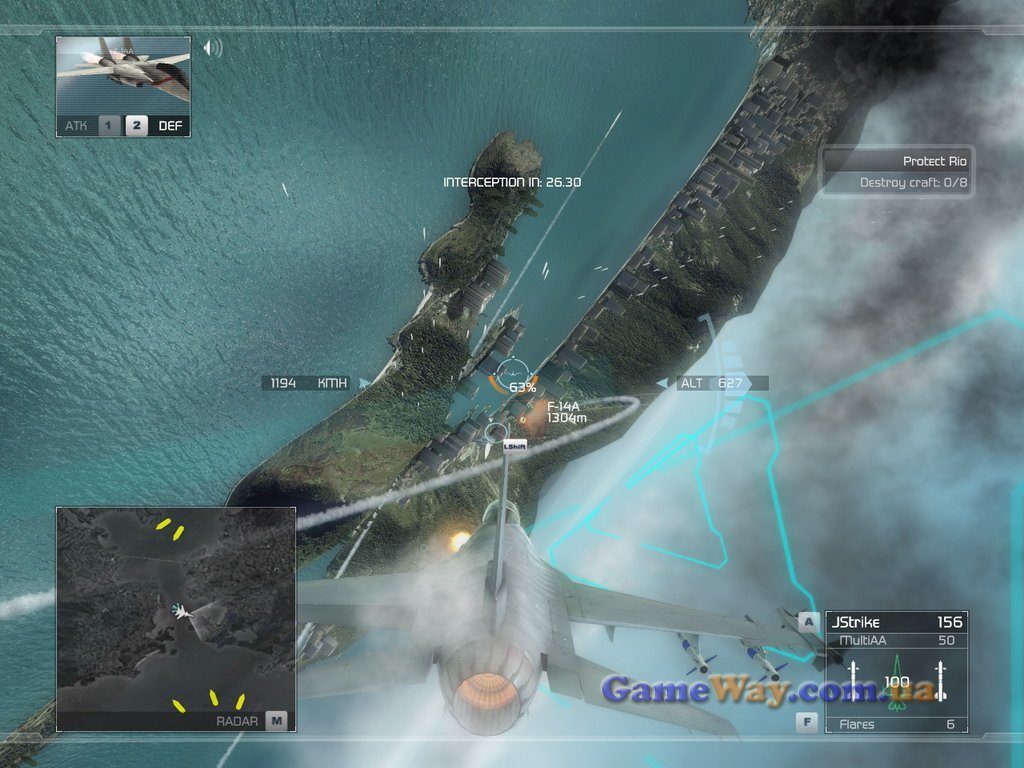Image resolution: width=1024 pixels, height=768 pixels.
Task: Select the JStrike weapon row
Action: click(896, 622)
